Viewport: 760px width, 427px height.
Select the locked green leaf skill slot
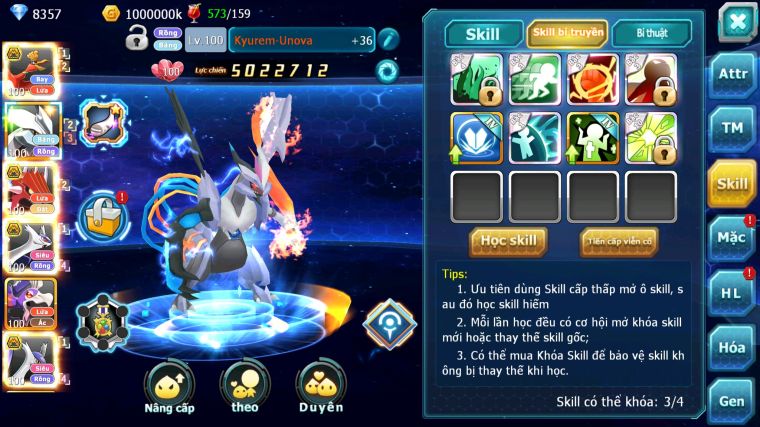(477, 79)
